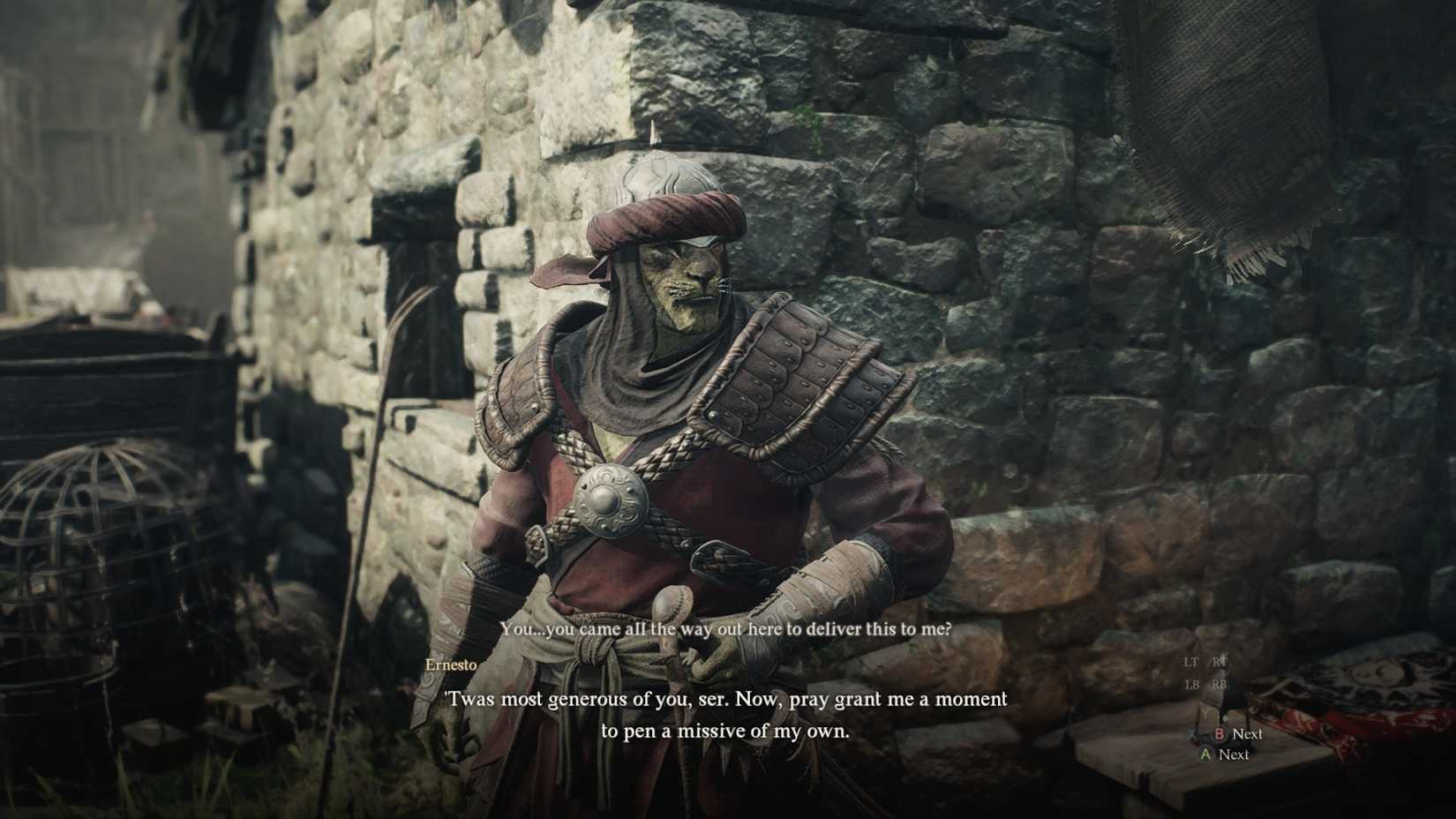Click the Y button prompt icon

pyautogui.click(x=1205, y=711)
